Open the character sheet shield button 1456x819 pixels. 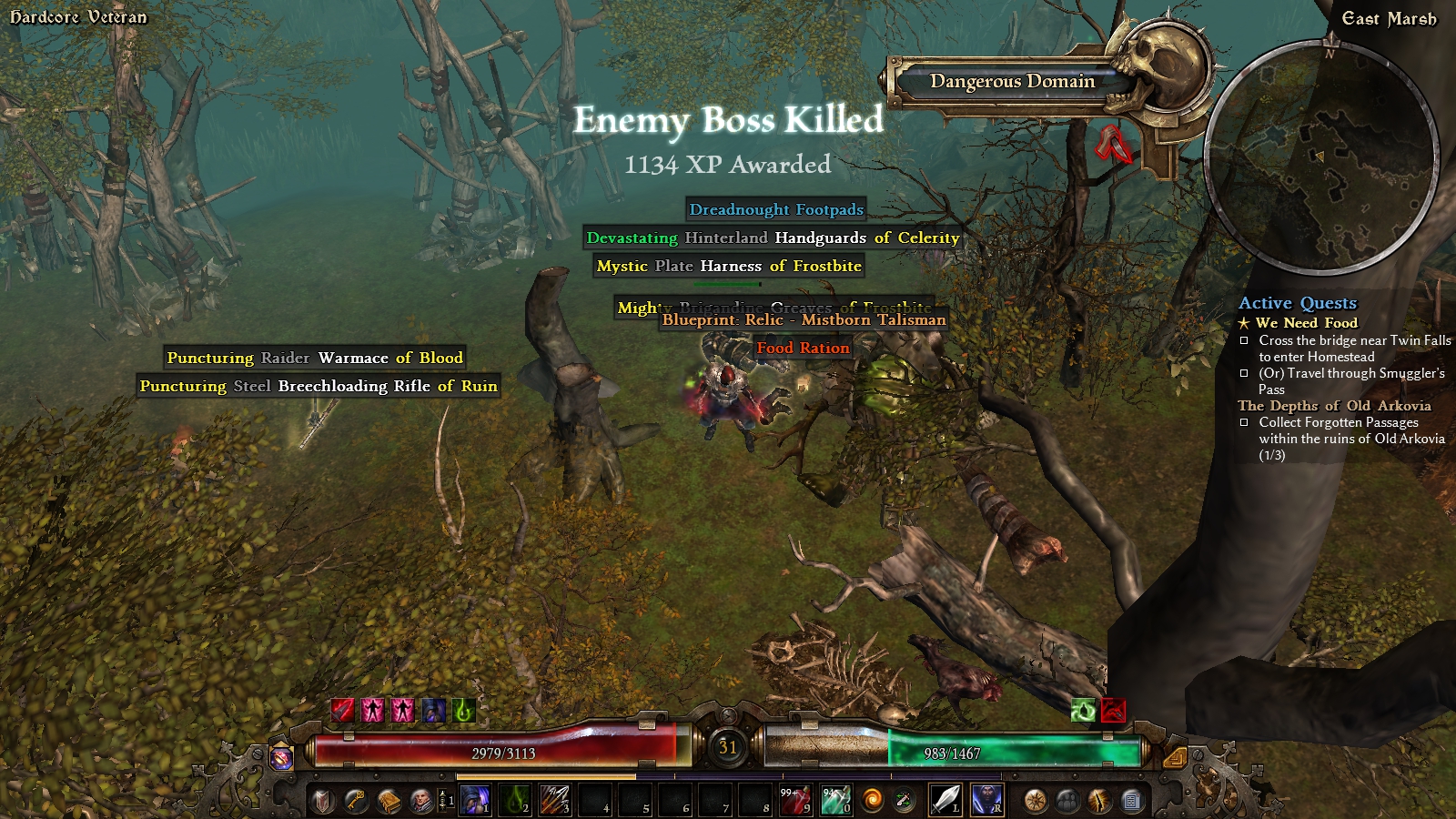click(323, 801)
